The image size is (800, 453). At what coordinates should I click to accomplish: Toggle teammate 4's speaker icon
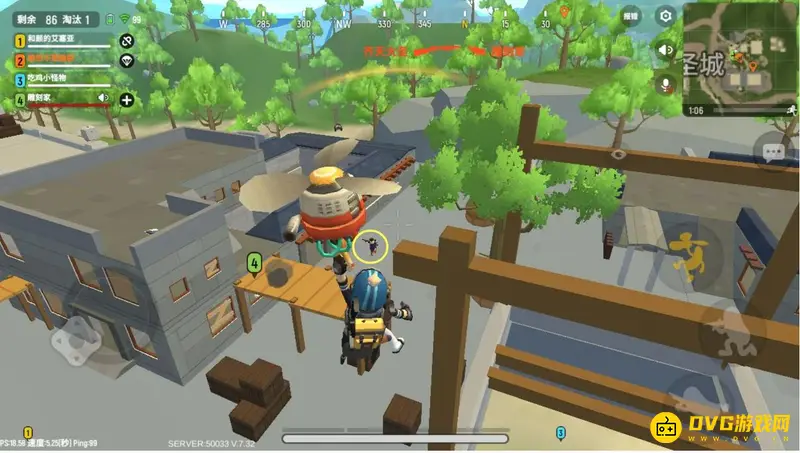(103, 98)
